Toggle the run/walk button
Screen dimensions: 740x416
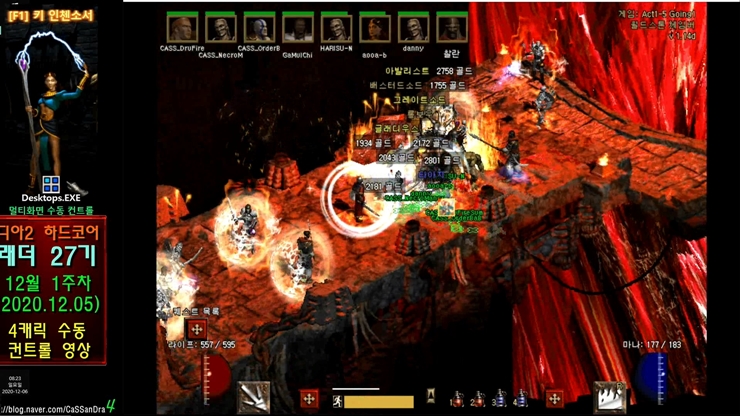click(339, 401)
